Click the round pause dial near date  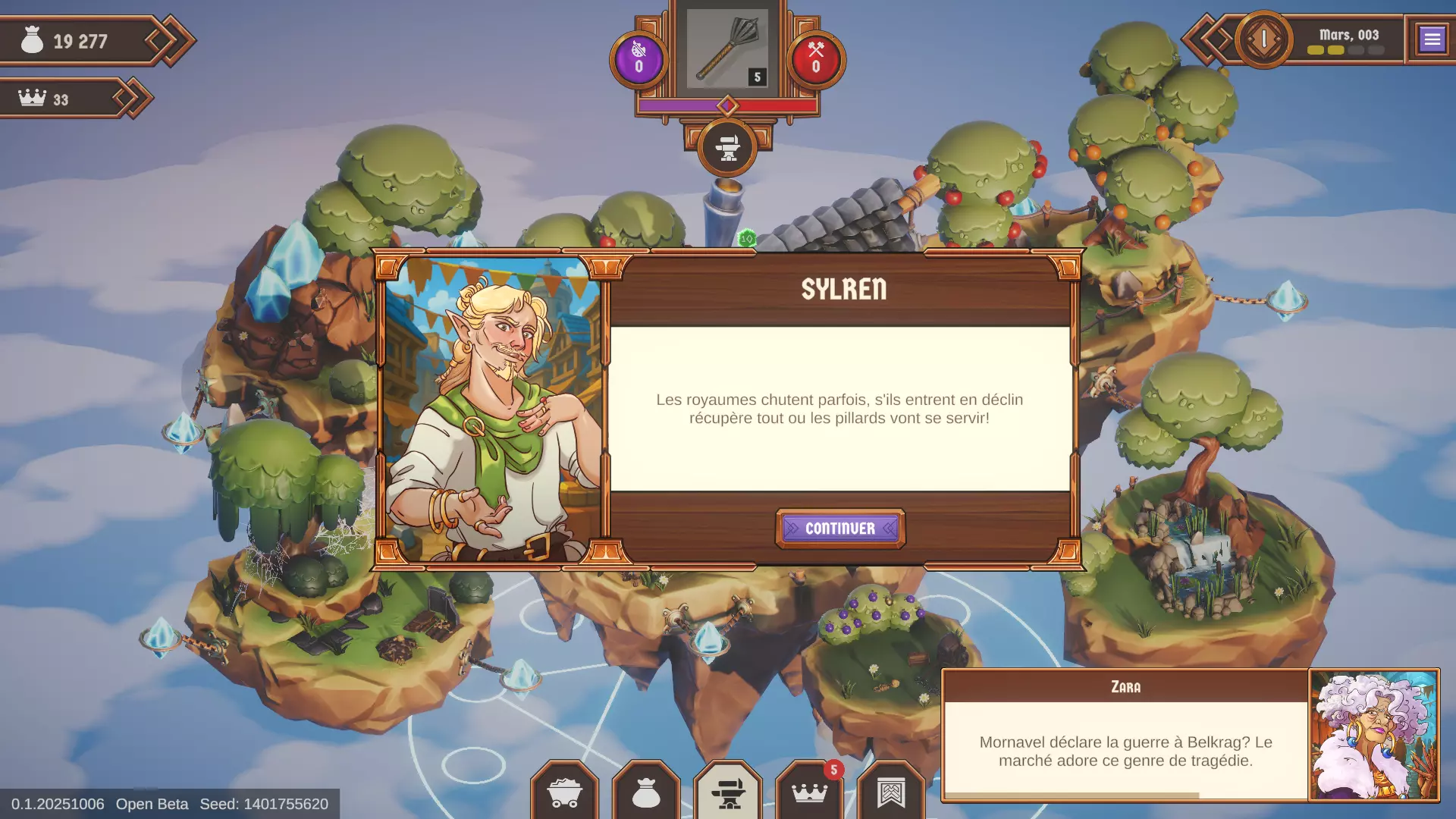tap(1264, 39)
